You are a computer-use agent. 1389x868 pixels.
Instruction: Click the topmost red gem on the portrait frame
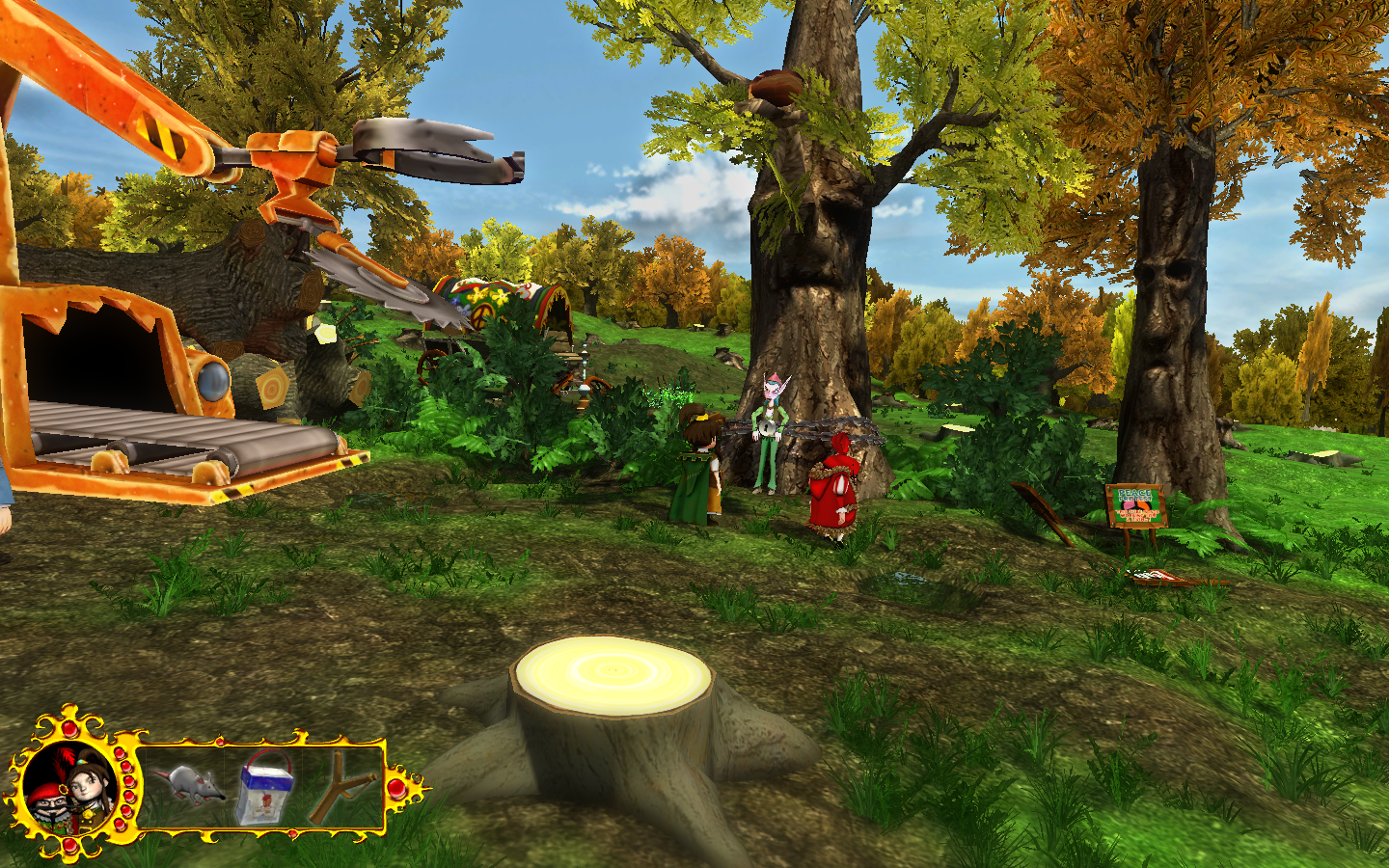(68, 726)
